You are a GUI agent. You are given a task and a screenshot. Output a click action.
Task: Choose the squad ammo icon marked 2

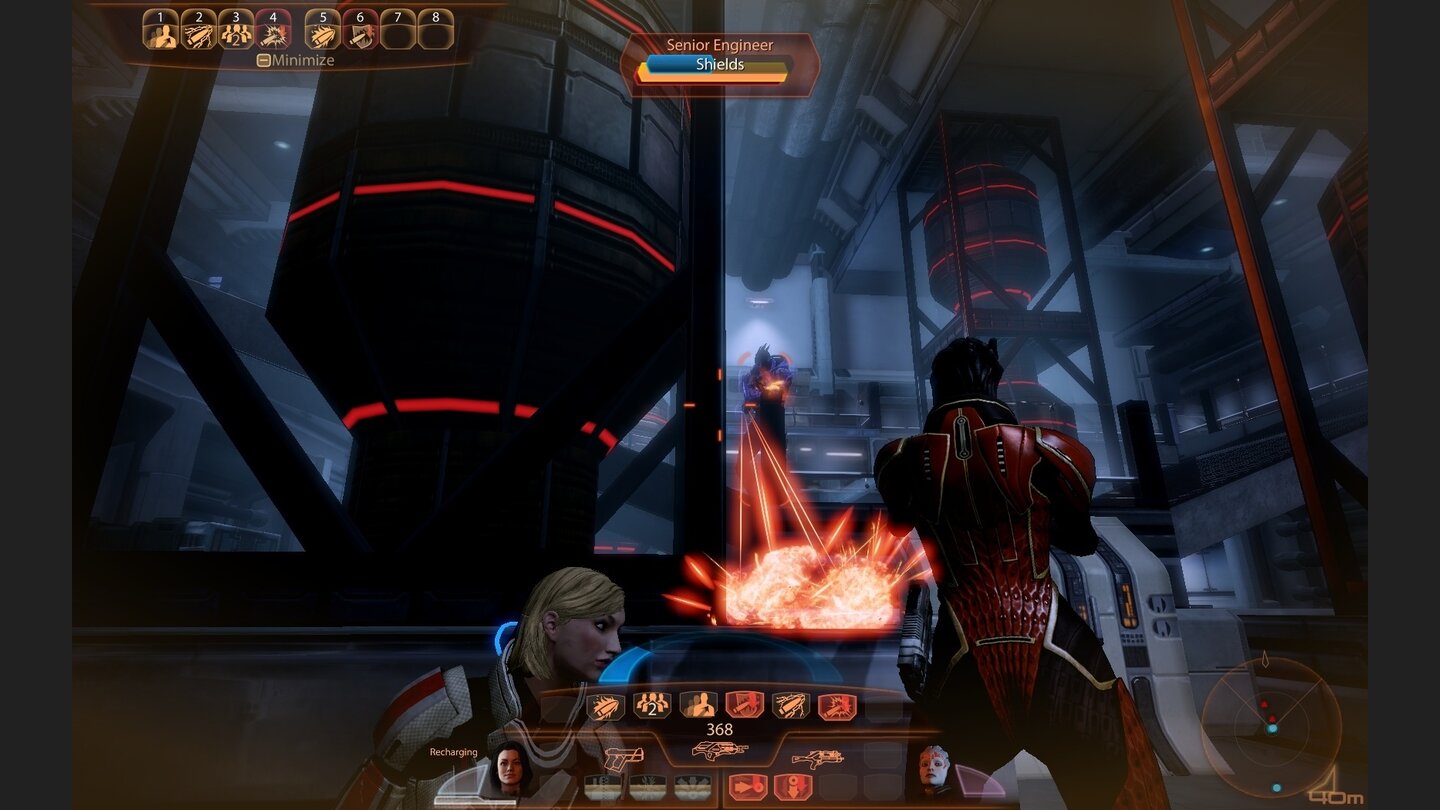pyautogui.click(x=650, y=706)
